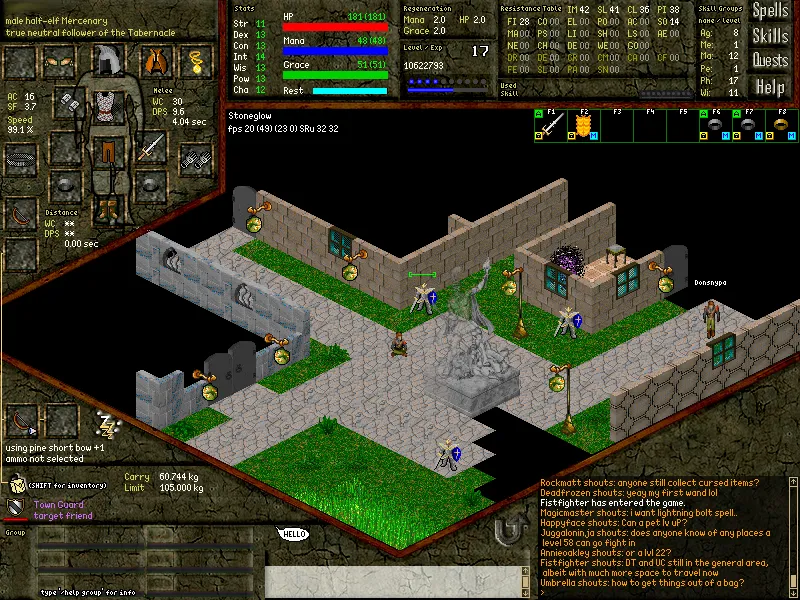The image size is (800, 600).
Task: Open the inventory bag icon
Action: [x=17, y=484]
